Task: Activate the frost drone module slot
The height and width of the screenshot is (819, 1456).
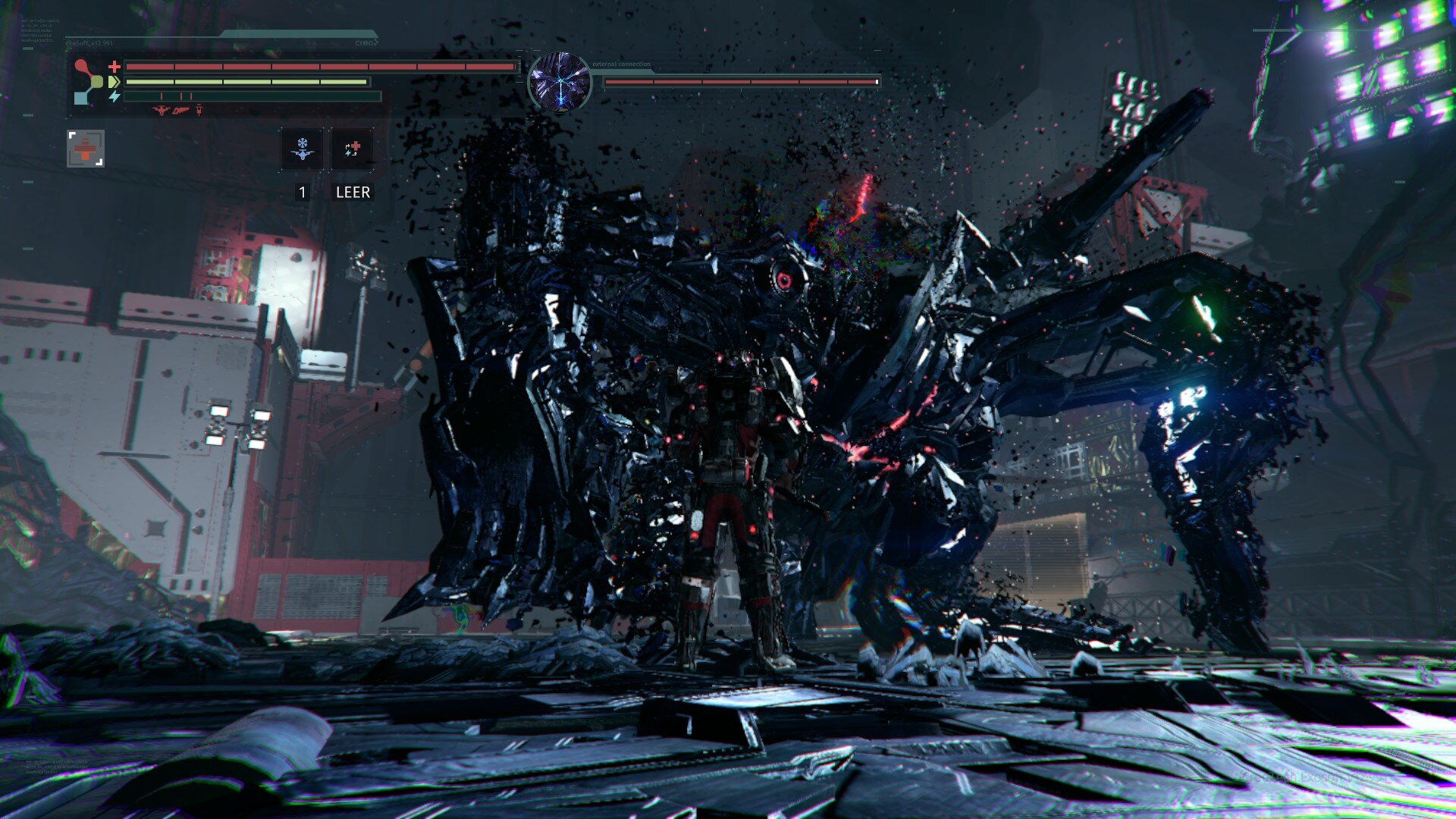Action: point(302,149)
